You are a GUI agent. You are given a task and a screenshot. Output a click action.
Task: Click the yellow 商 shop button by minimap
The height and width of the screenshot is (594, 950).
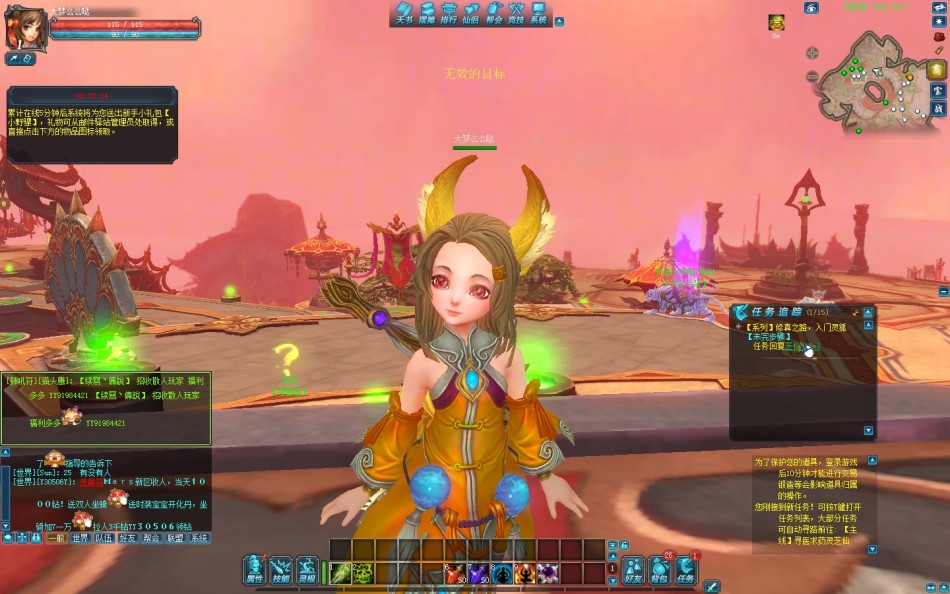[x=938, y=70]
